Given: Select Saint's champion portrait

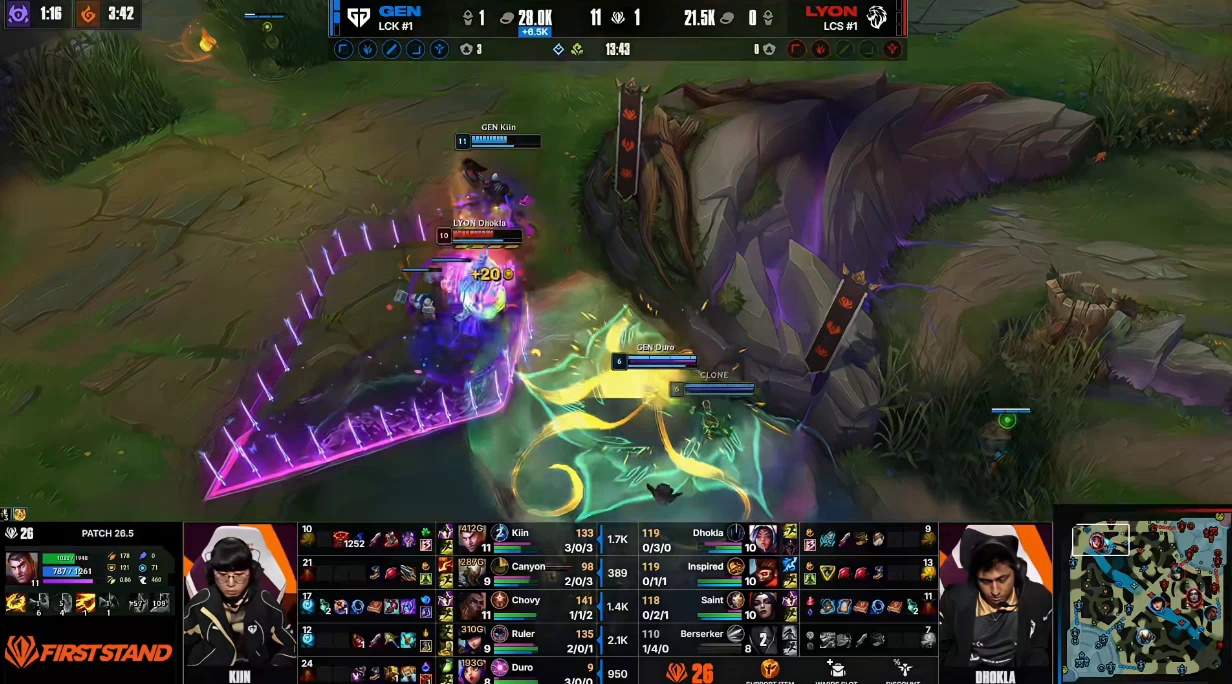Looking at the screenshot, I should [762, 606].
